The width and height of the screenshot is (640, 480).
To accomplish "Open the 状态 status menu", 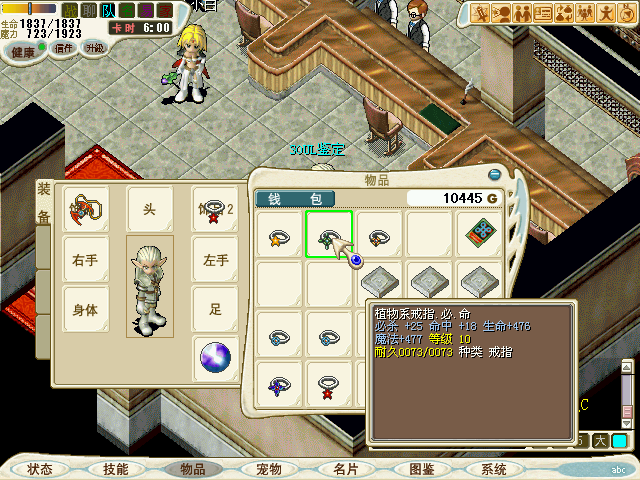I will point(40,469).
